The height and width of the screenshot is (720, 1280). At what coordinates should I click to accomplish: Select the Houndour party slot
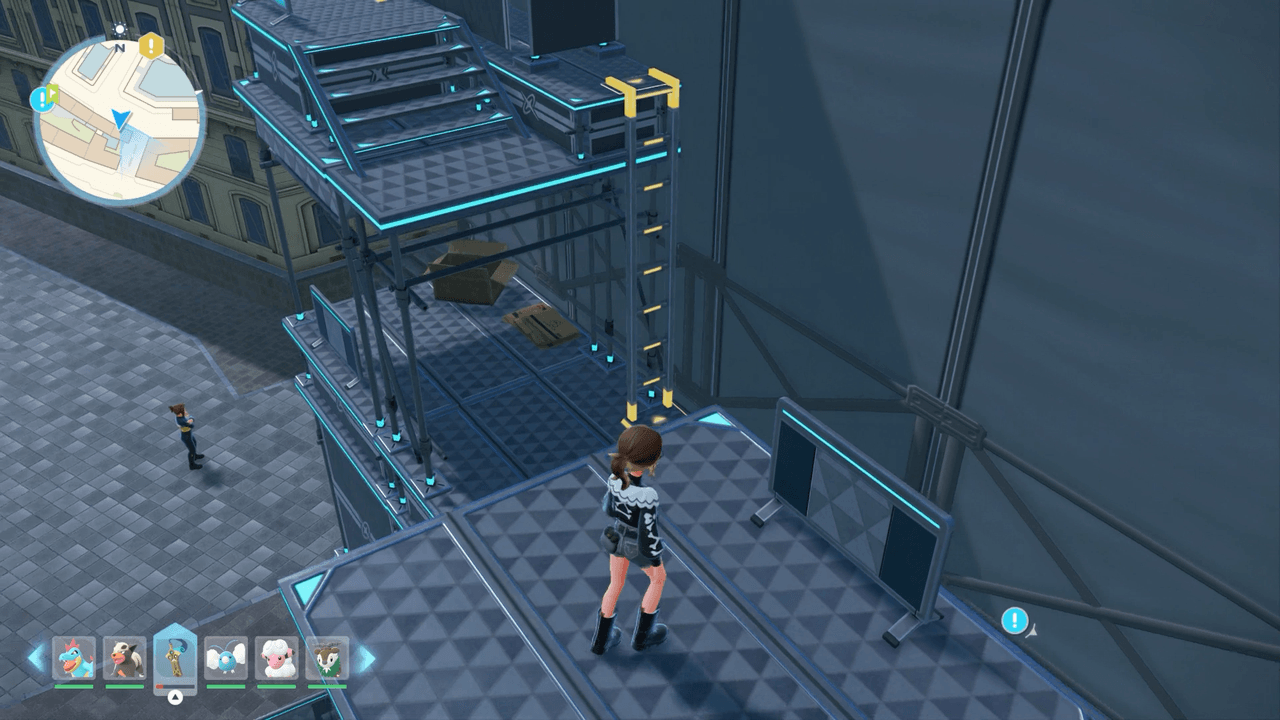(x=125, y=658)
